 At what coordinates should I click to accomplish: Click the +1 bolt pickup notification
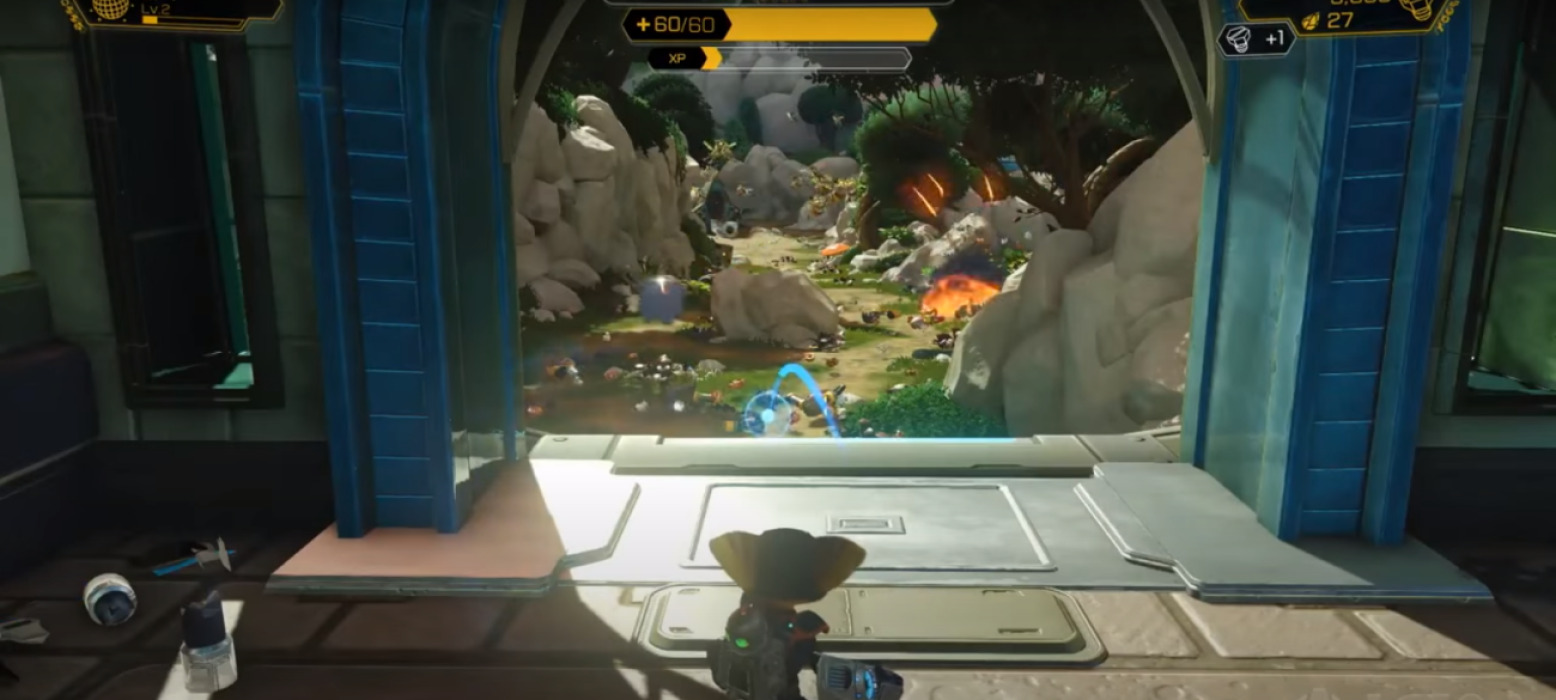[x=1256, y=40]
